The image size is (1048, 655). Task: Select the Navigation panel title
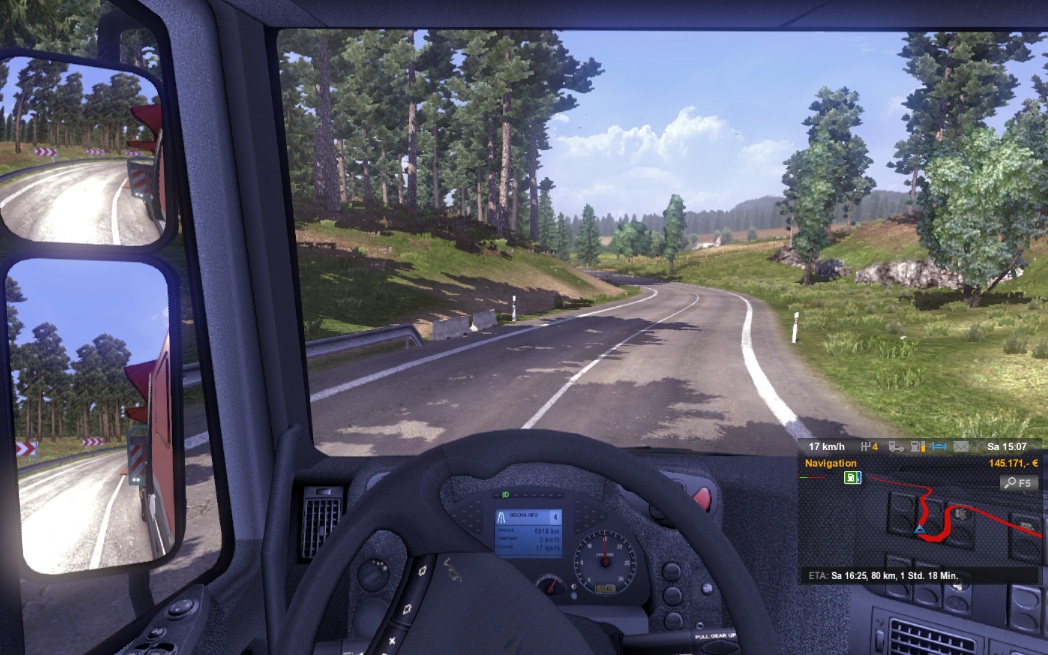pyautogui.click(x=829, y=463)
